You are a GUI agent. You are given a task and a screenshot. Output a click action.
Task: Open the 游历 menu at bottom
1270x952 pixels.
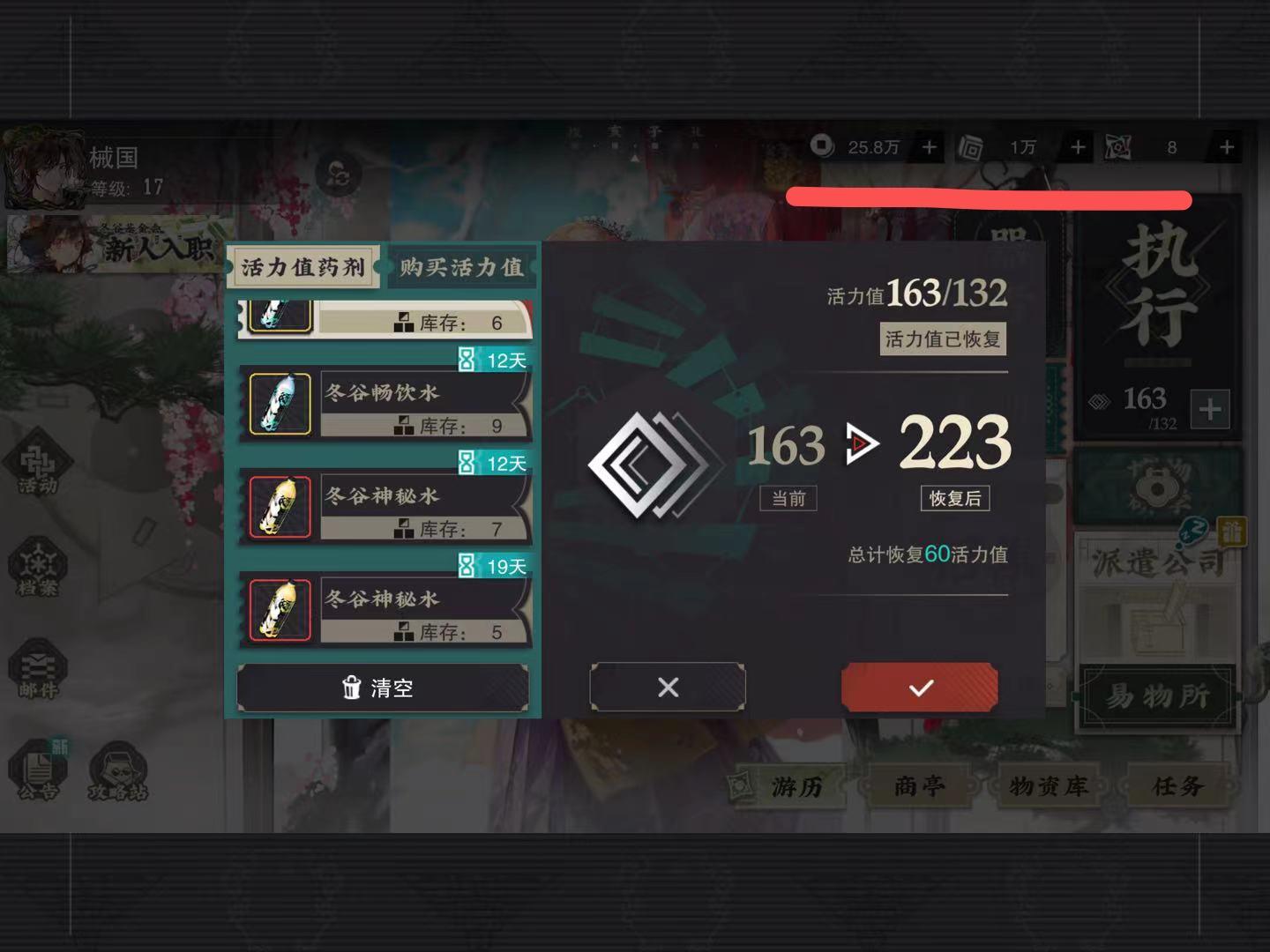click(x=798, y=786)
